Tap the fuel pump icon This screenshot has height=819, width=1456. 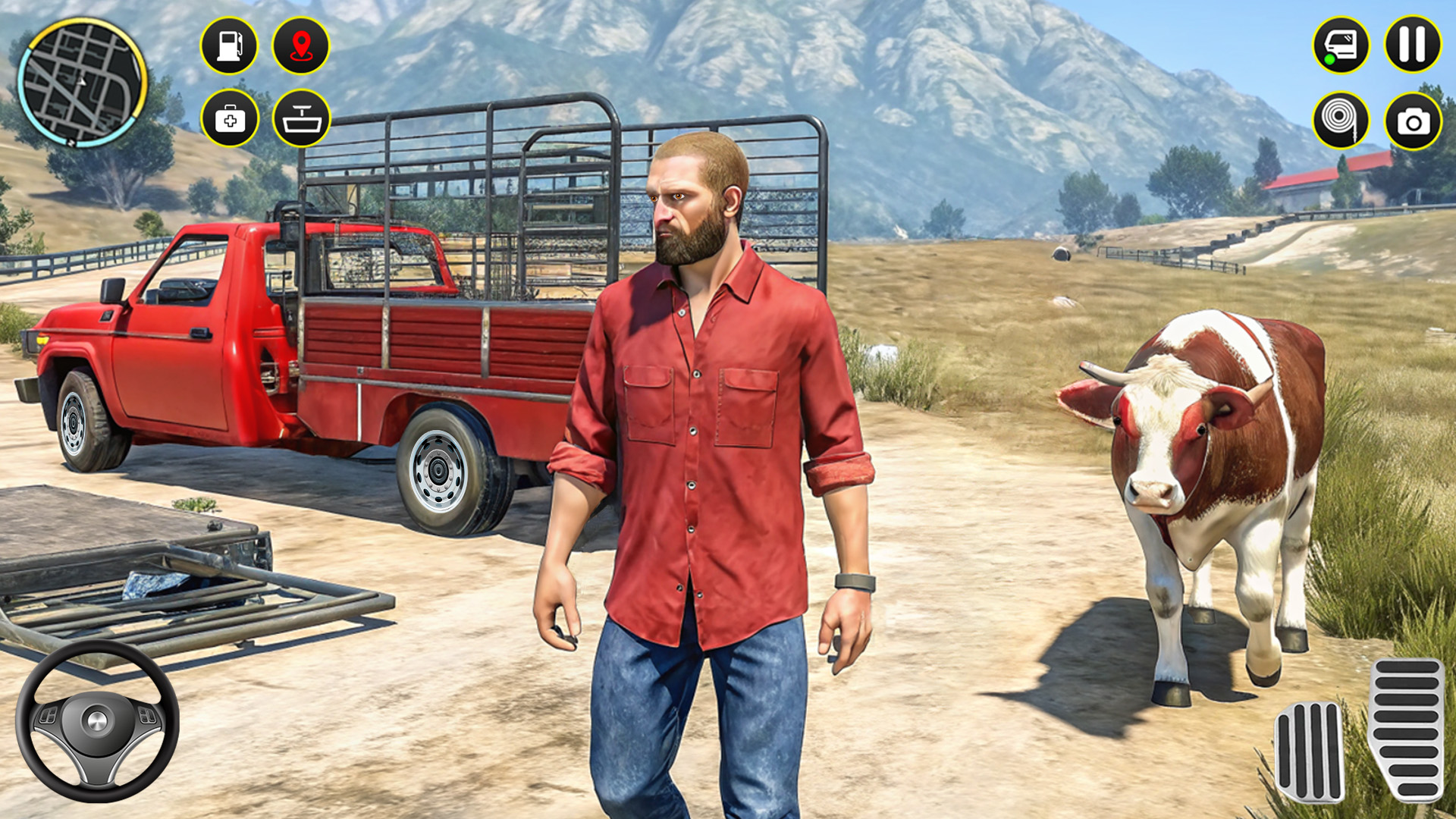[x=229, y=45]
